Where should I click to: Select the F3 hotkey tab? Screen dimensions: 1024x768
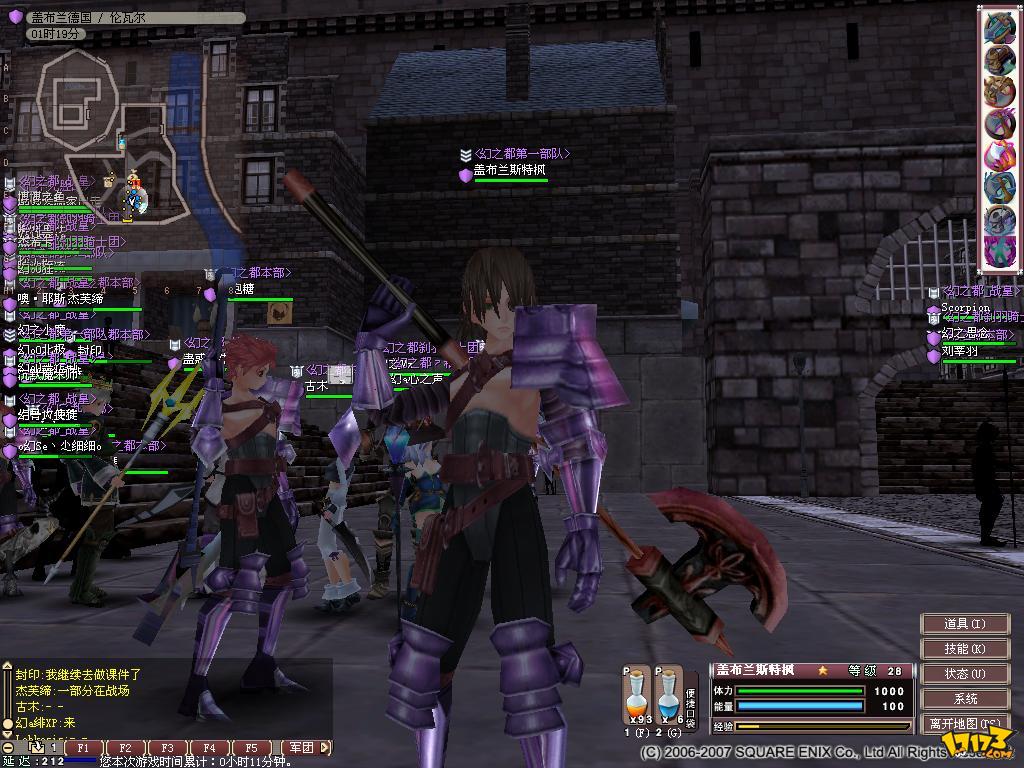pyautogui.click(x=167, y=747)
